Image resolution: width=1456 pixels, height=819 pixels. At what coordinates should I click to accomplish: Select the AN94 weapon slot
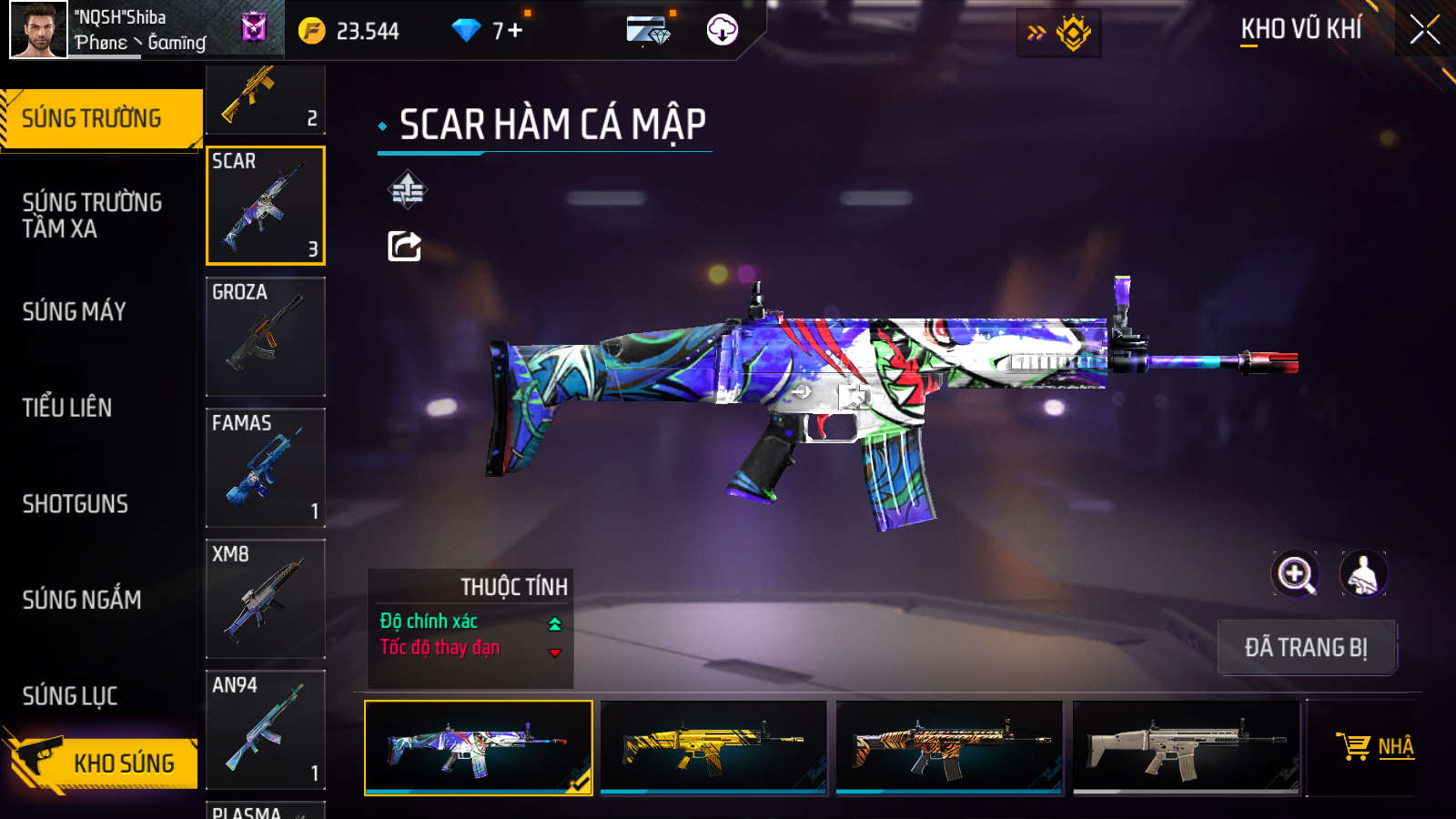[x=266, y=730]
